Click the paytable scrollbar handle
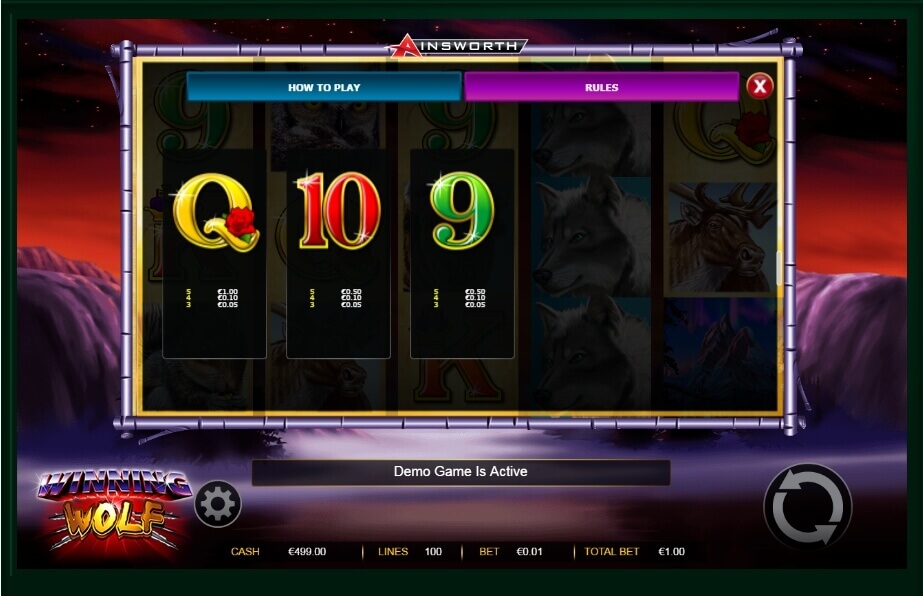Screen dimensions: 923x596 pos(778,269)
